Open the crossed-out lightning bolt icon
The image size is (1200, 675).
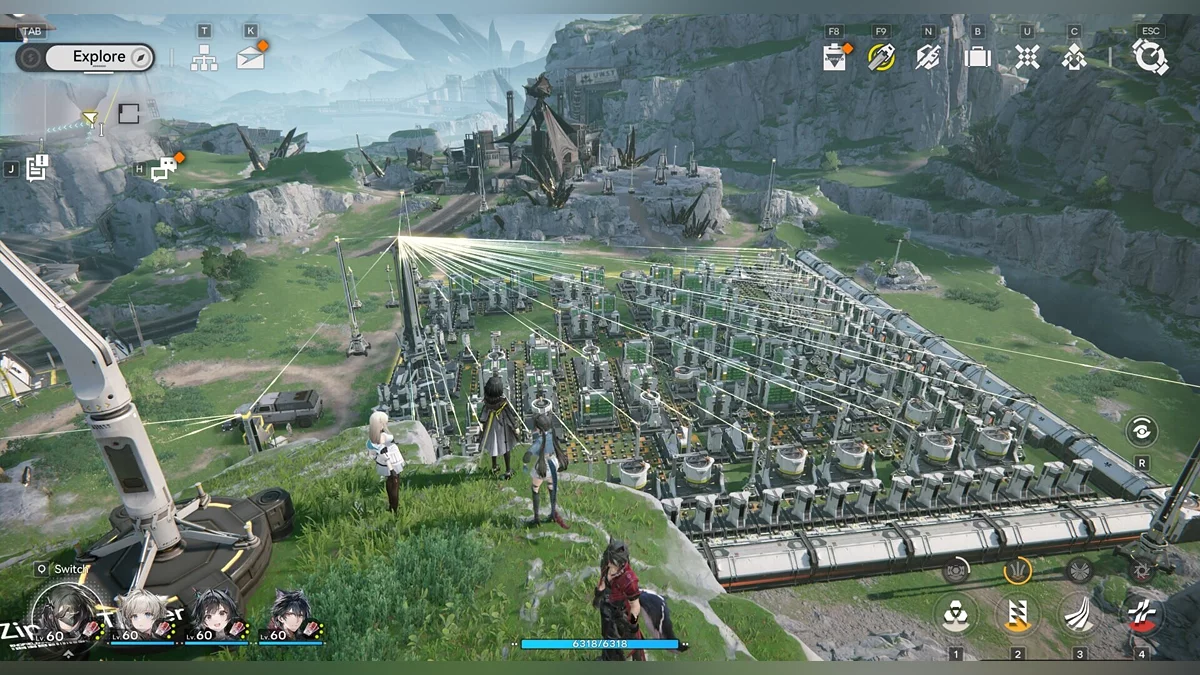[x=928, y=57]
